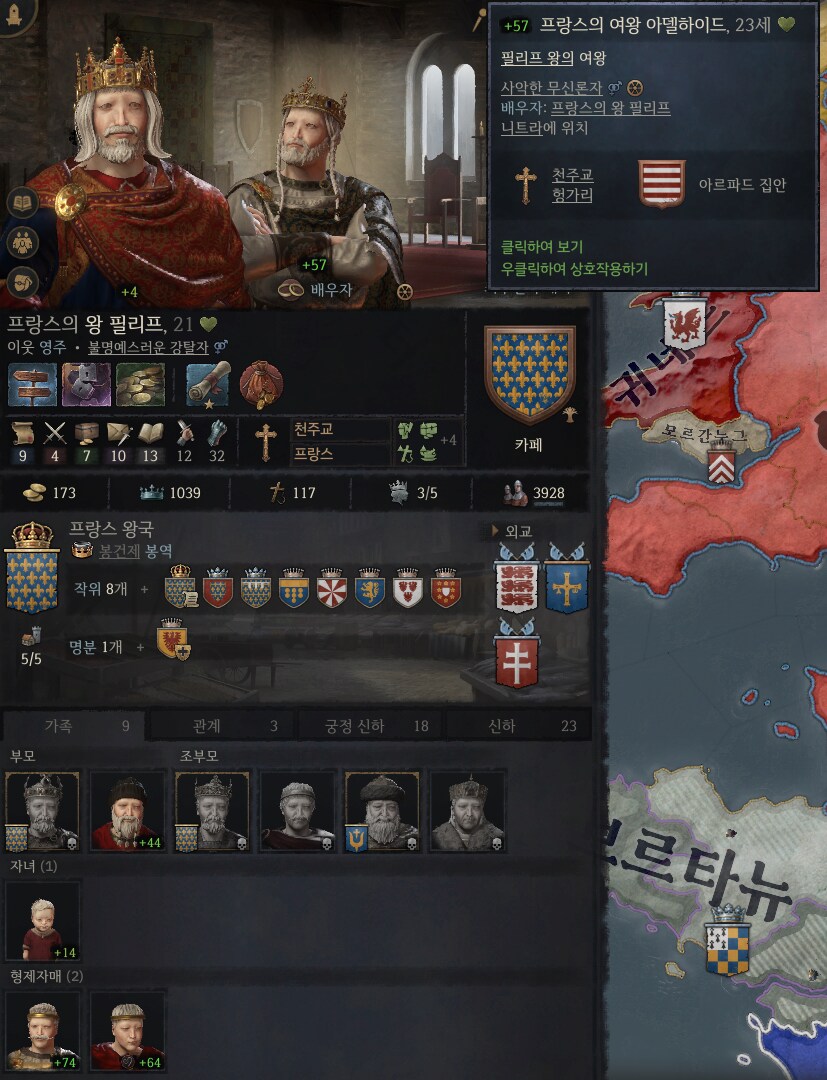Select the sibling portrait with +74 opinion
The width and height of the screenshot is (827, 1080).
[43, 1030]
